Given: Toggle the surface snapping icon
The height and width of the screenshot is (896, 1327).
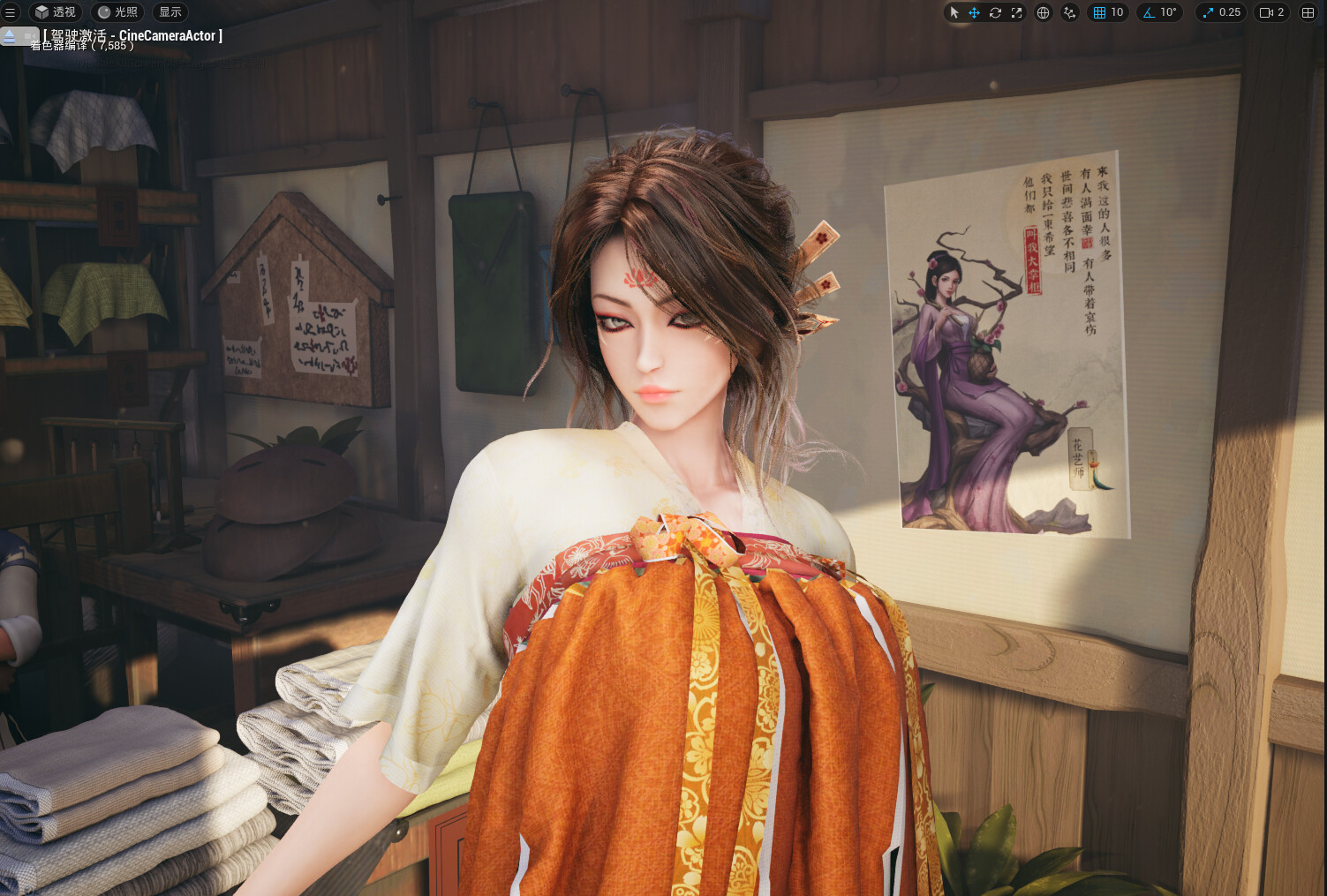Looking at the screenshot, I should (x=1069, y=12).
